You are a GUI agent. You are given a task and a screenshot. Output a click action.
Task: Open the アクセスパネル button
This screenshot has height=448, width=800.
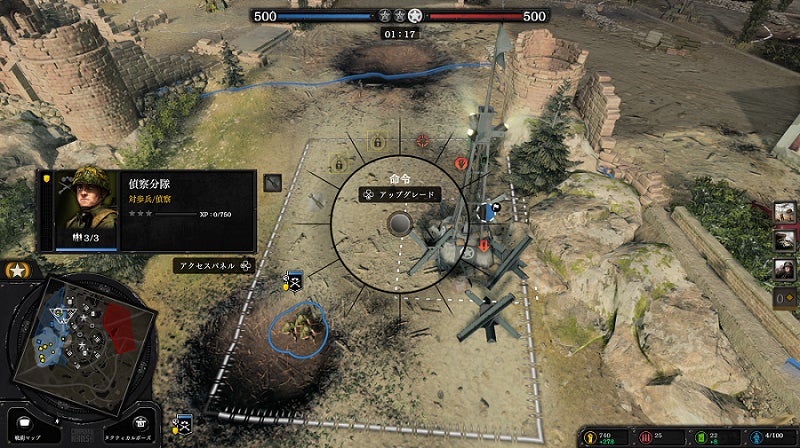(214, 266)
